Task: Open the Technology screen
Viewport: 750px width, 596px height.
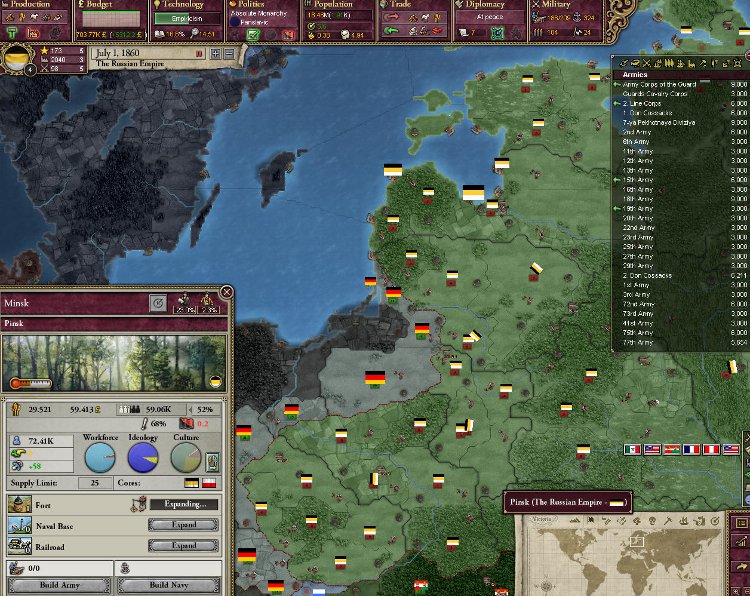Action: (x=187, y=5)
